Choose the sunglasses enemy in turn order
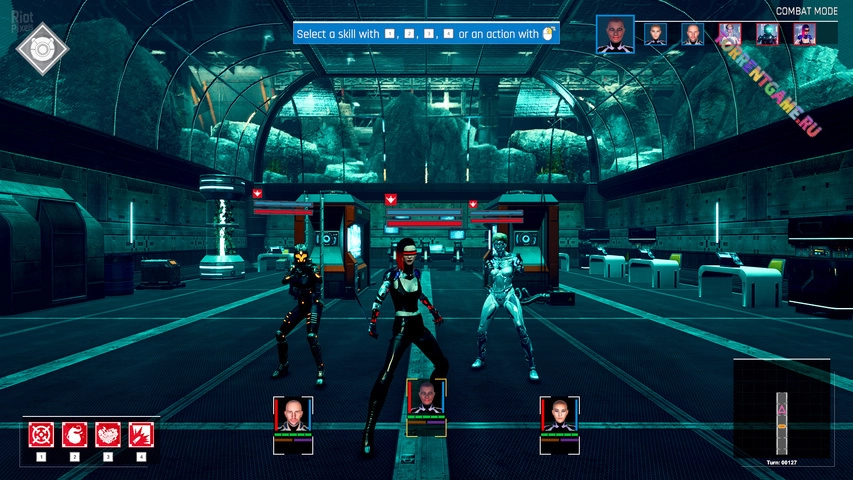 805,34
